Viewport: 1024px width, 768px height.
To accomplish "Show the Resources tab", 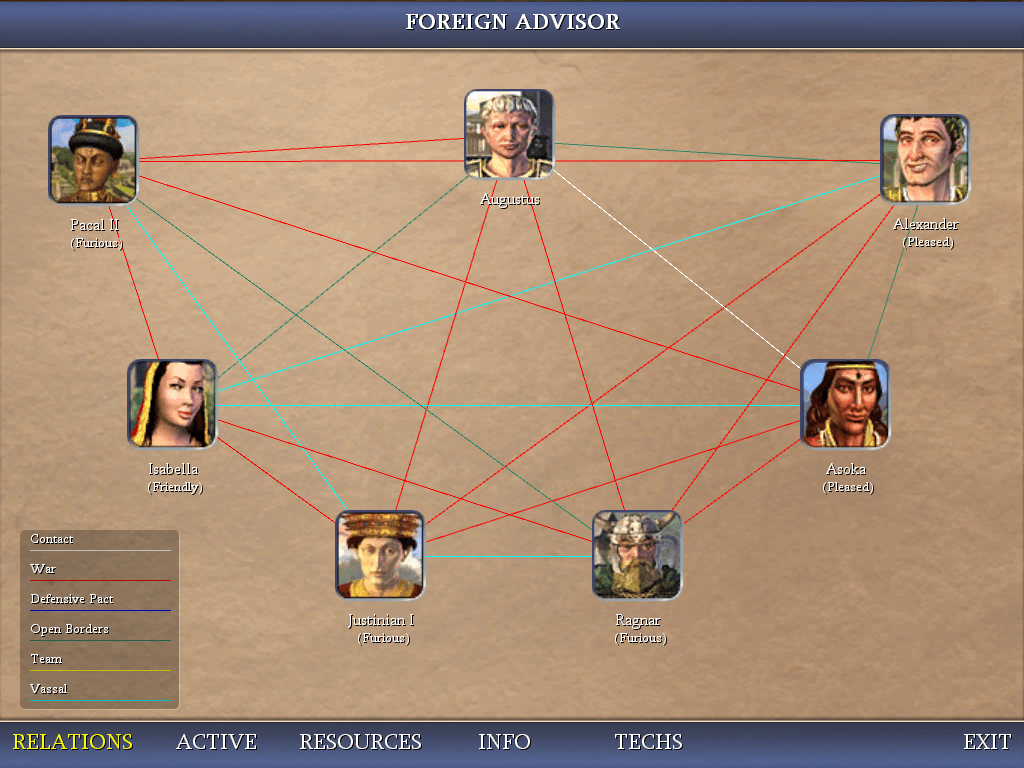I will tap(360, 742).
